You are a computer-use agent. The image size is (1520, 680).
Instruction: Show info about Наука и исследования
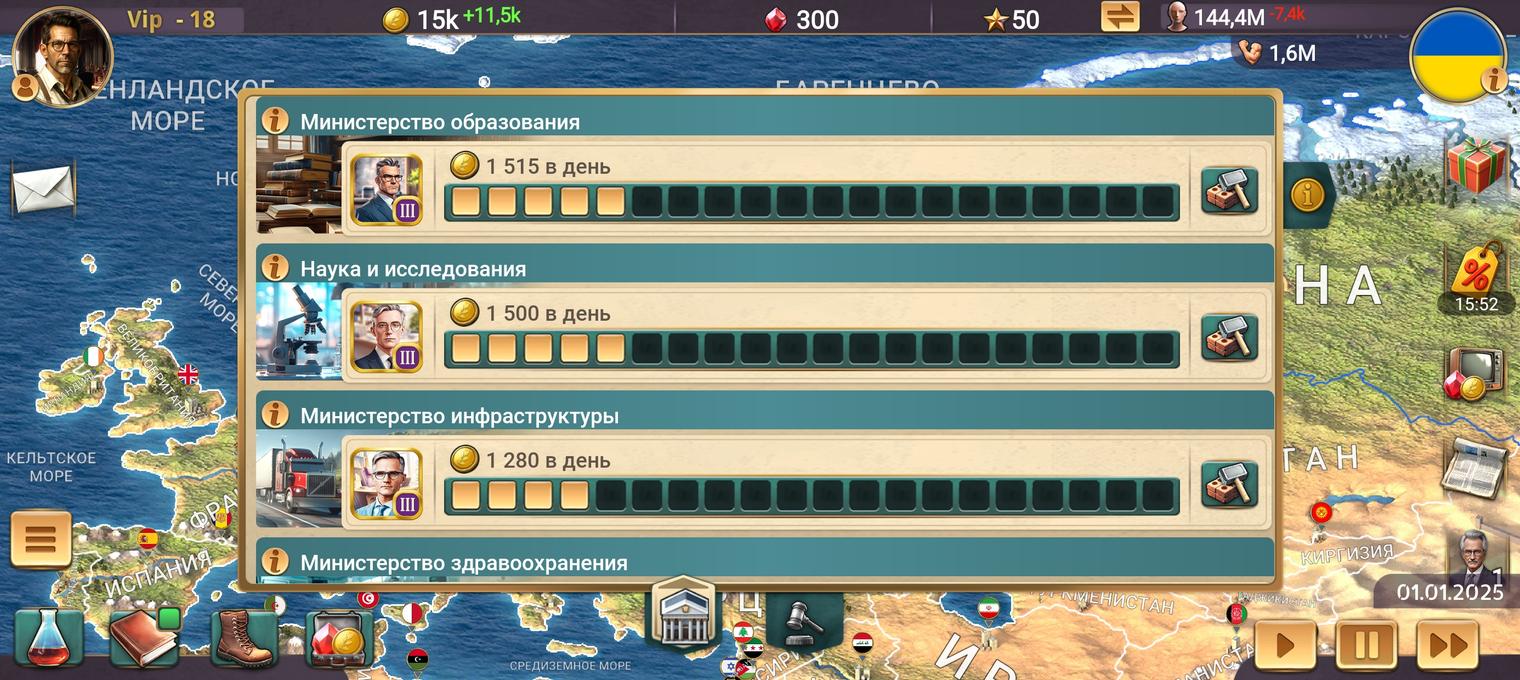tap(274, 268)
